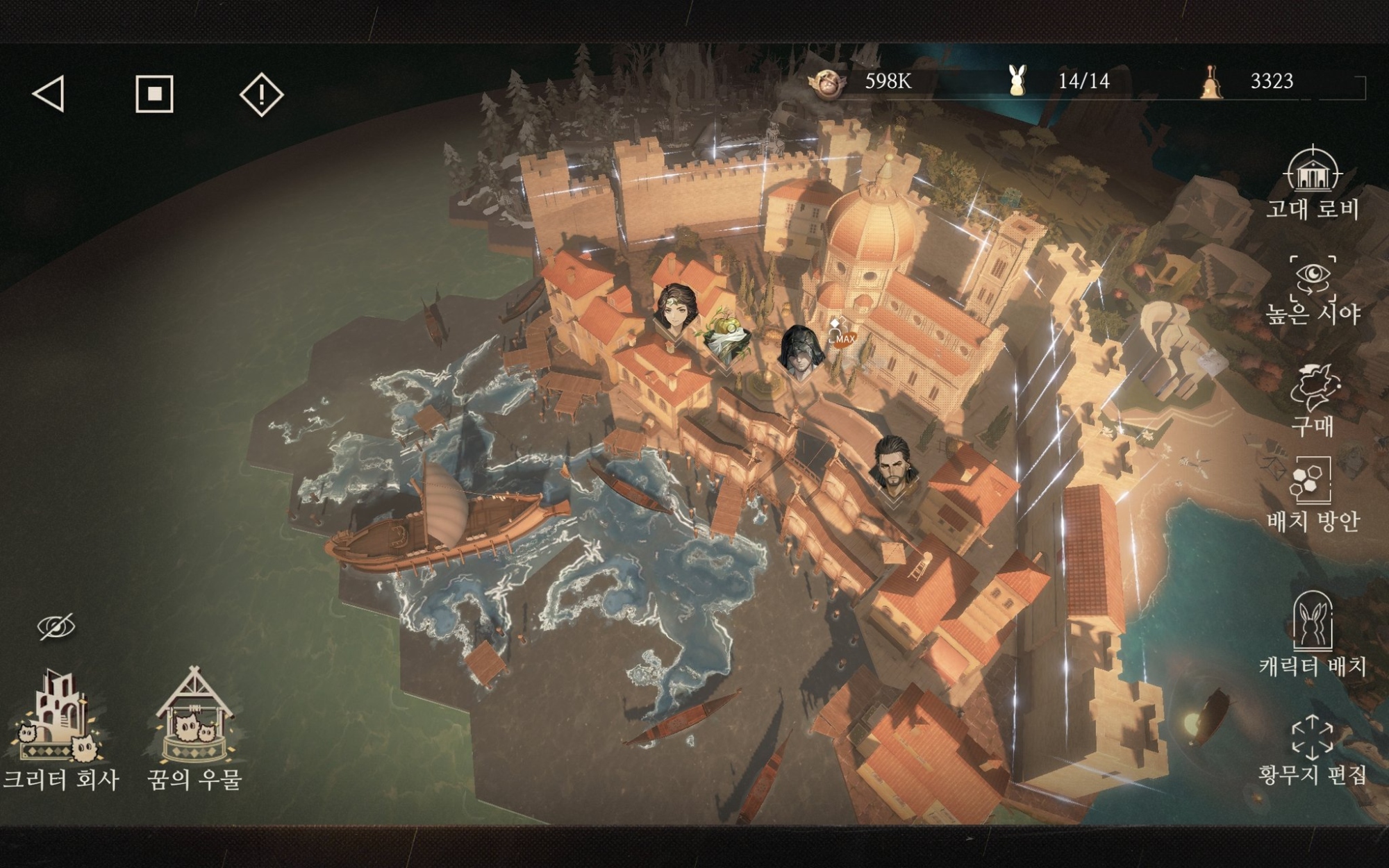
Task: Collect the green produce resource marker
Action: (x=726, y=337)
